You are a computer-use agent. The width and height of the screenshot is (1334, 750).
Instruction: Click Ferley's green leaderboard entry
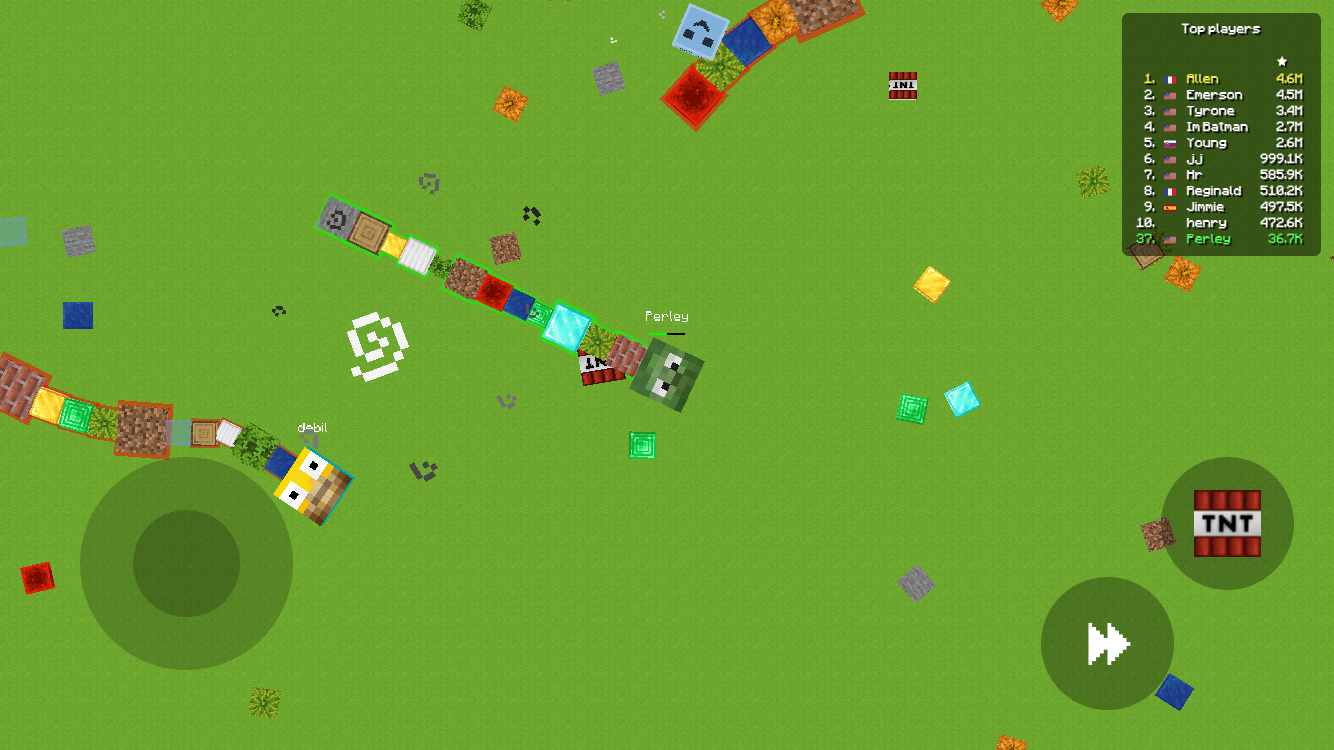click(1208, 238)
